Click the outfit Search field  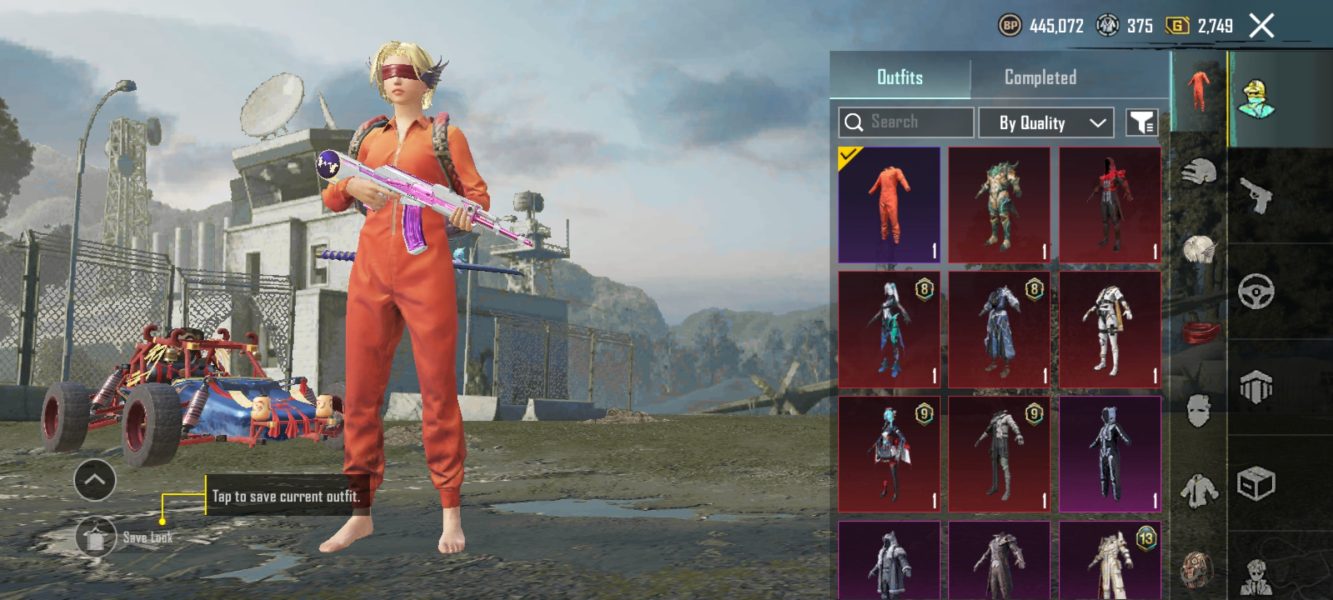(x=906, y=122)
